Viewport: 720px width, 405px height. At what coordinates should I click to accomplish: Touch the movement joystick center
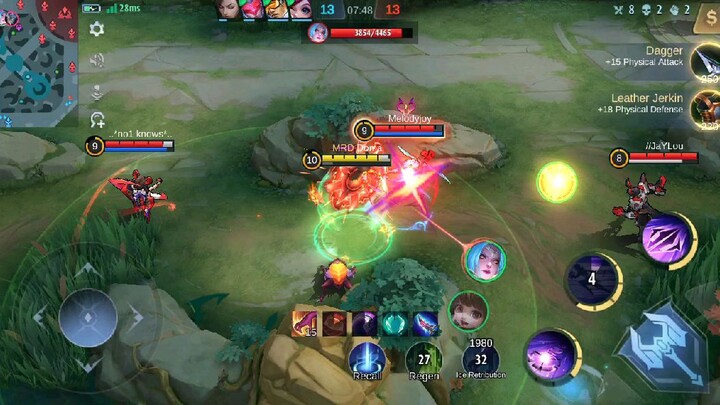coord(88,317)
